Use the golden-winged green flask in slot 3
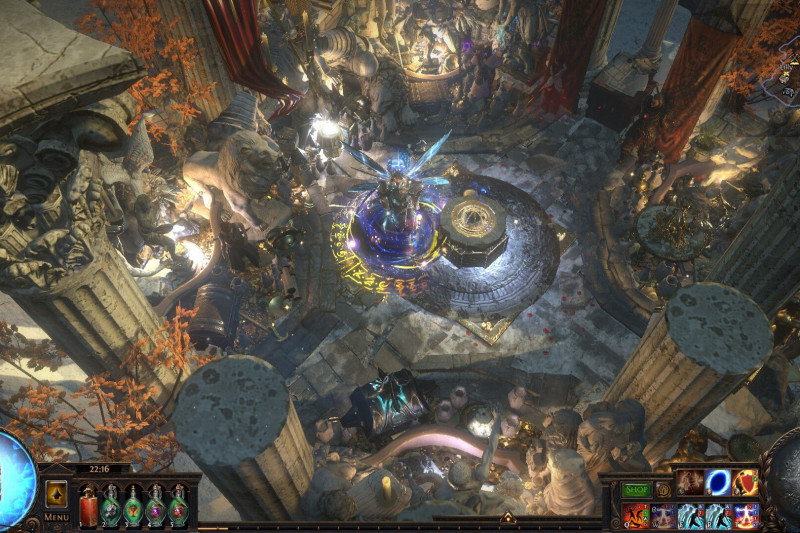 (133, 506)
